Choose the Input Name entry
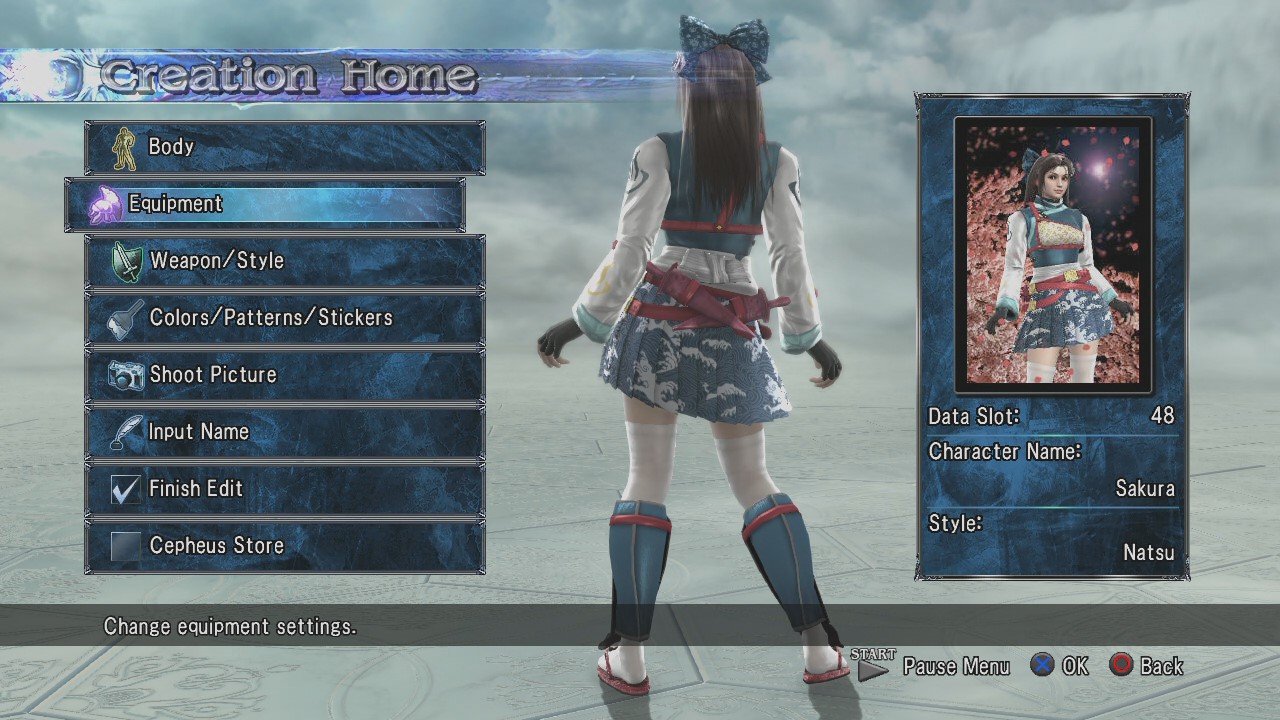The image size is (1280, 720). tap(285, 433)
